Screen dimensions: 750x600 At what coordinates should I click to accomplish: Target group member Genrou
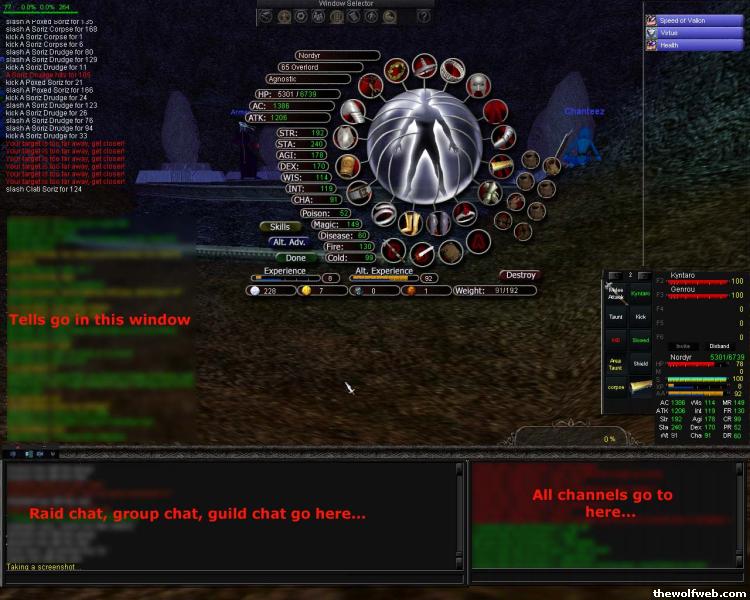pyautogui.click(x=683, y=288)
